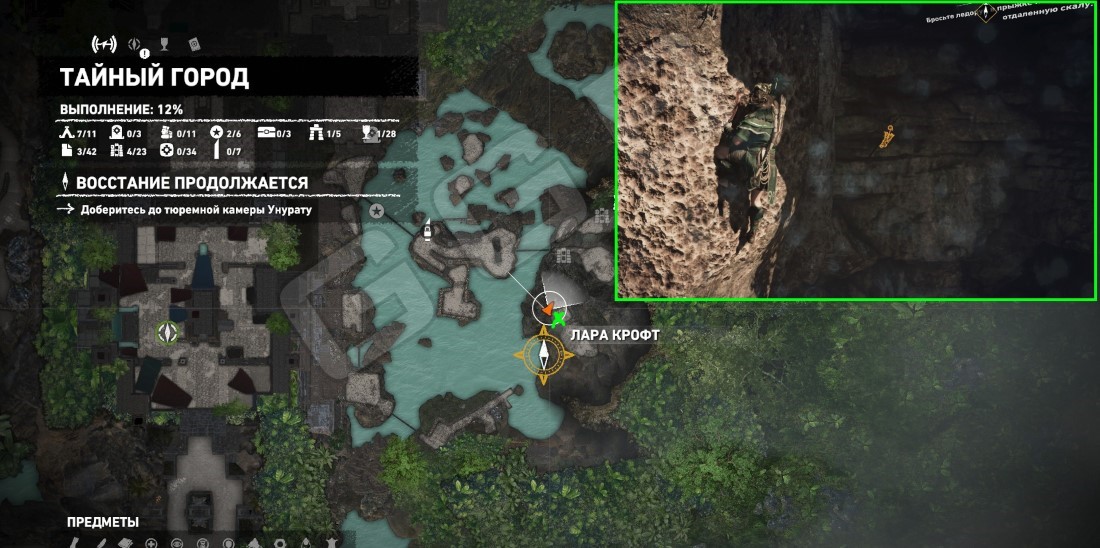The image size is (1100, 548).
Task: Click the base camps 7/11 counter icon
Action: tap(66, 133)
